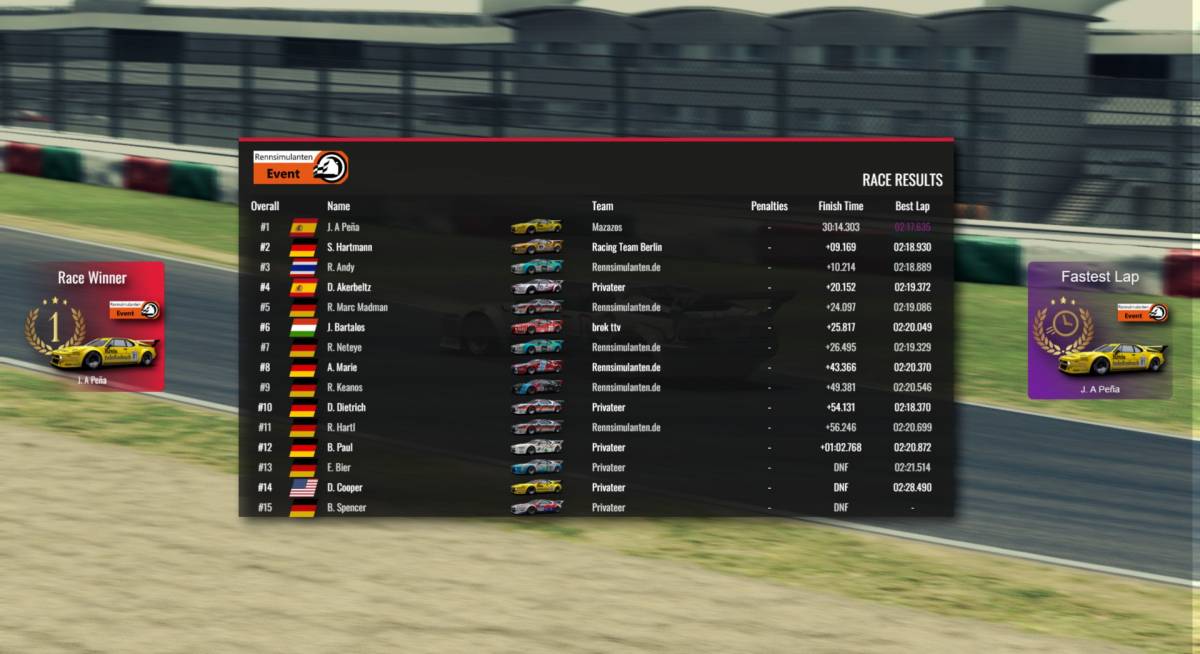Click the Best Lap column header
Screen dimensions: 1200x654
coord(912,206)
